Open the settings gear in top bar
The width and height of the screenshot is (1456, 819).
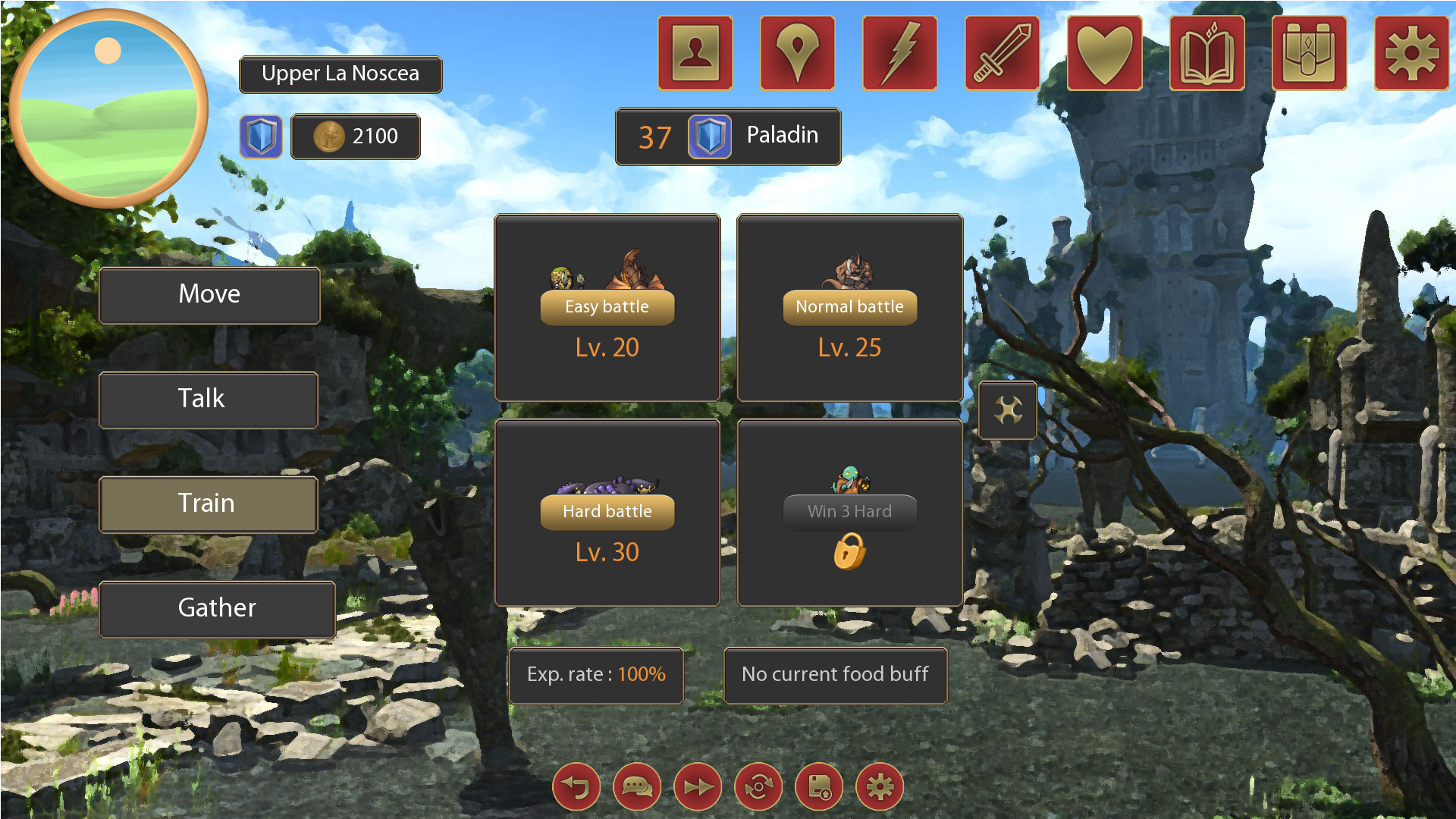[x=1411, y=52]
